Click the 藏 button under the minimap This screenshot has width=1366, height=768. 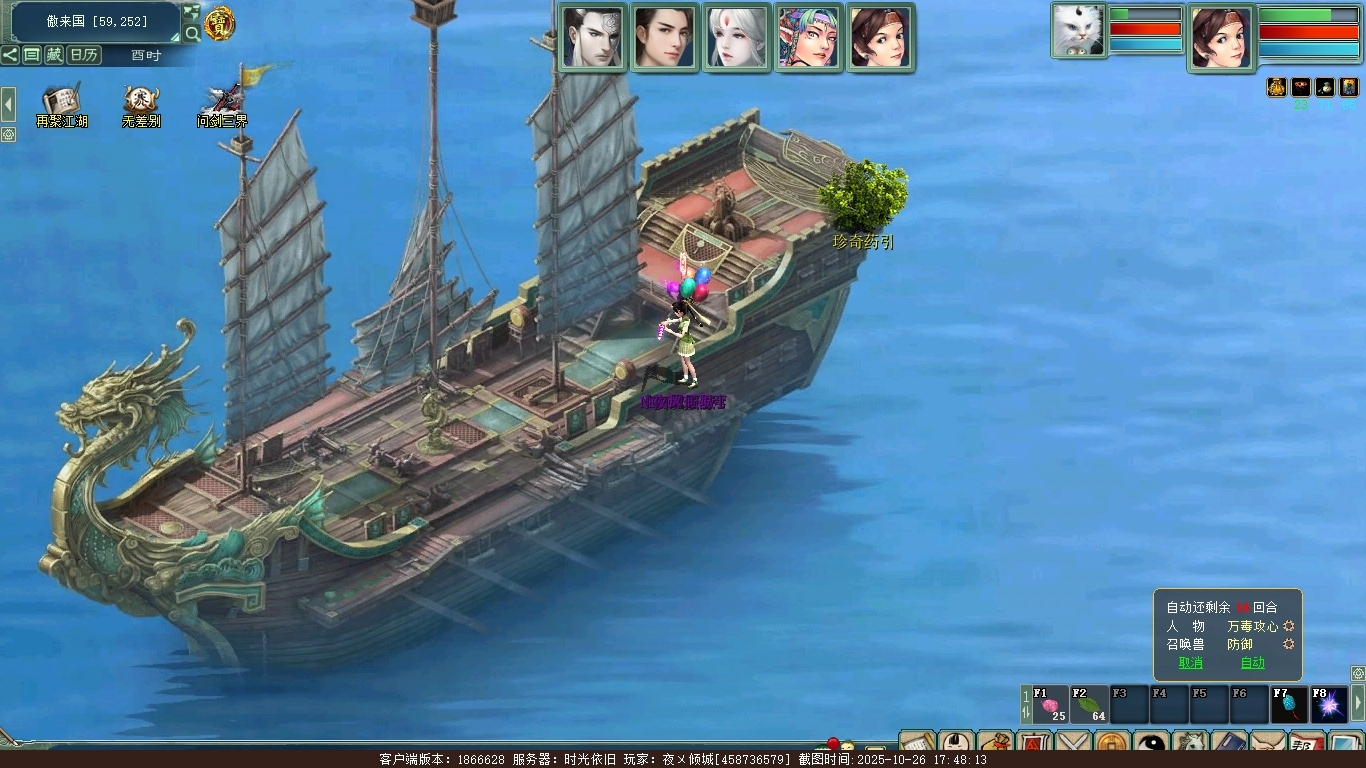pos(54,55)
